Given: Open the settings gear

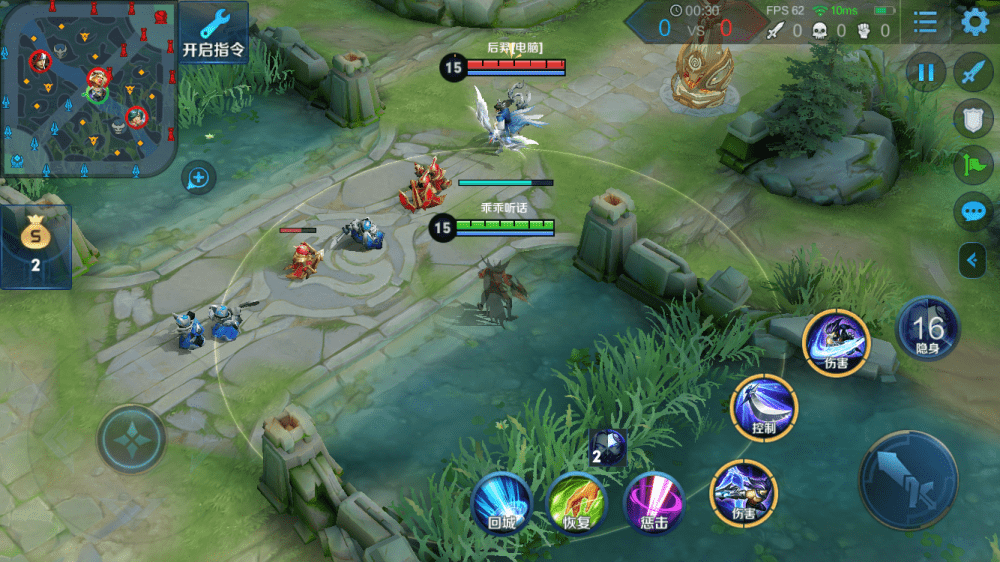Looking at the screenshot, I should 975,21.
